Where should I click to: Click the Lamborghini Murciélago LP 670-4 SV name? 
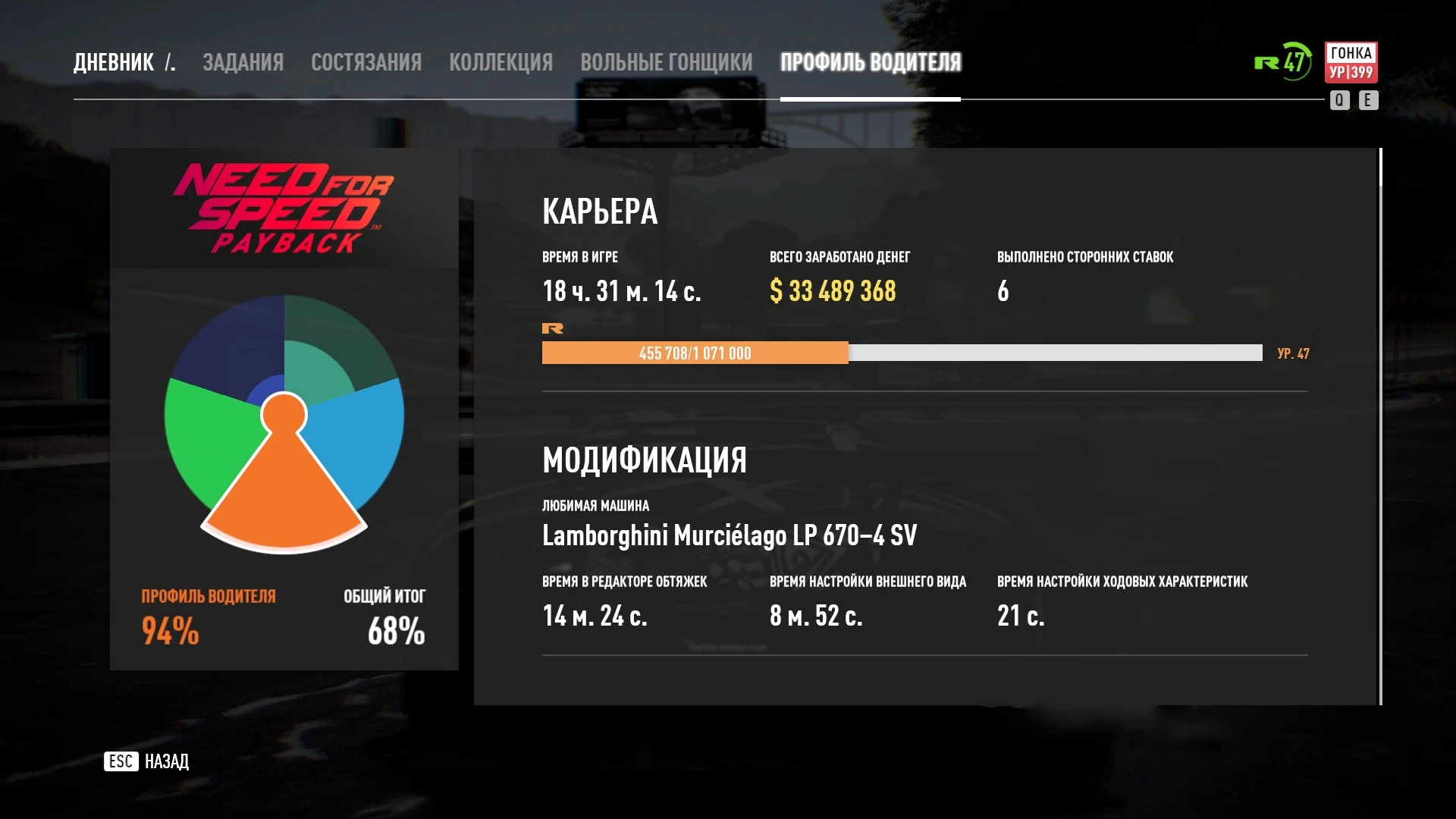[x=730, y=535]
